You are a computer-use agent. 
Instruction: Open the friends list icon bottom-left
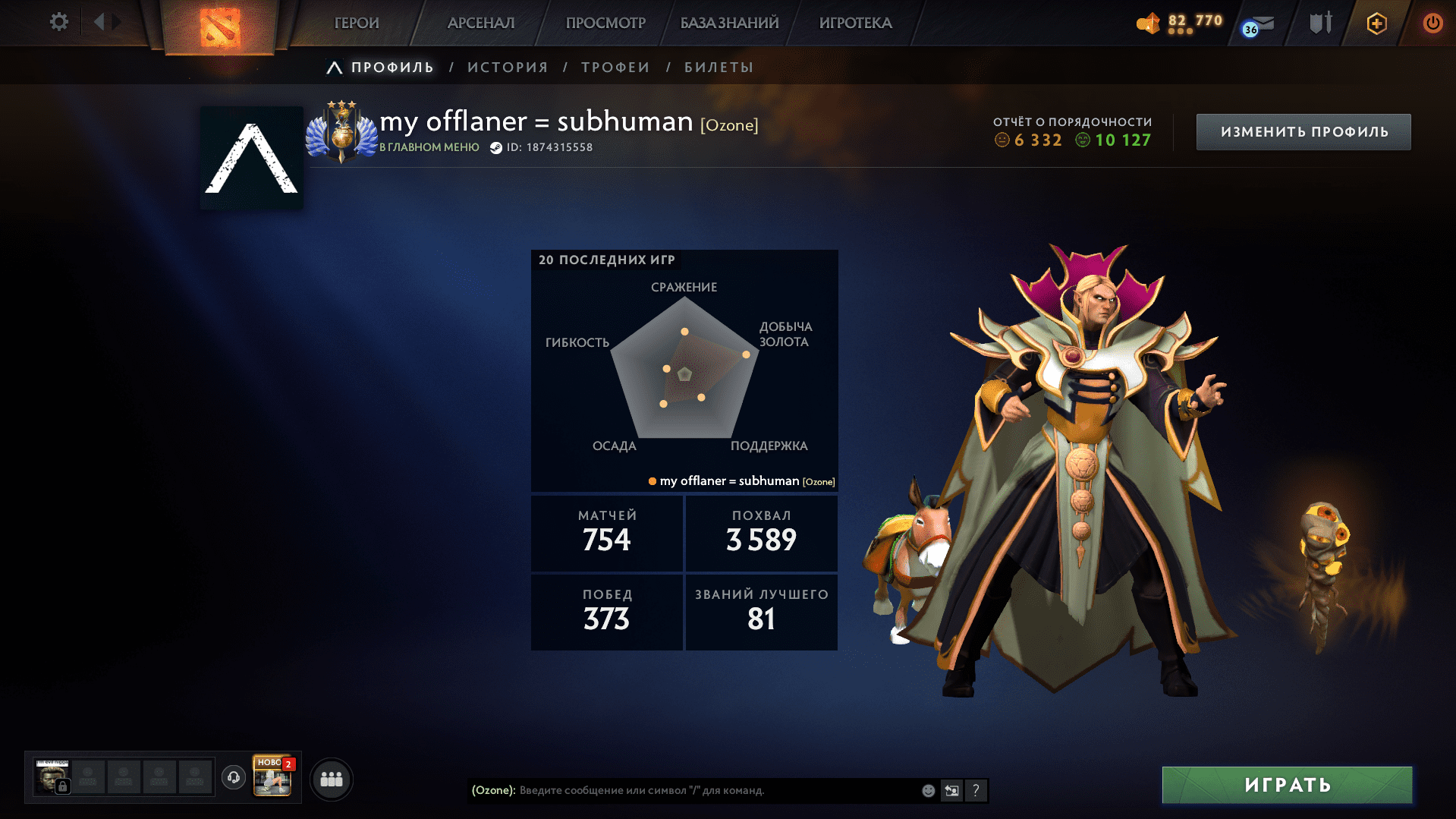[x=331, y=778]
